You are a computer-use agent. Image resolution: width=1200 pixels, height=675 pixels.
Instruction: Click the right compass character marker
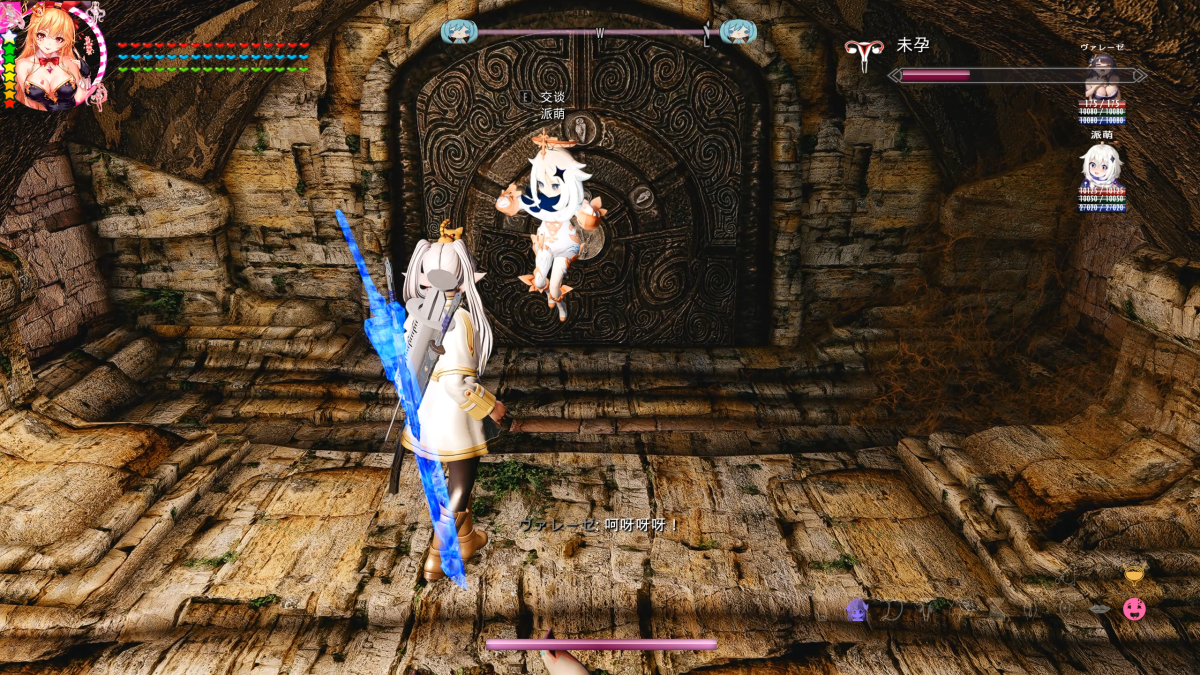point(738,32)
